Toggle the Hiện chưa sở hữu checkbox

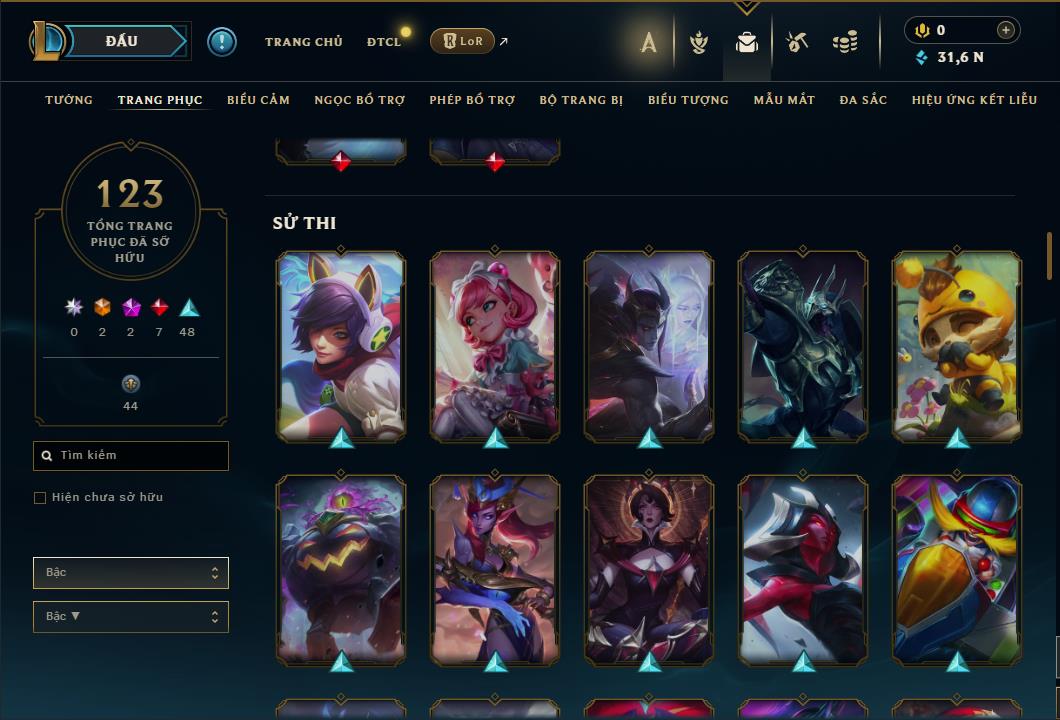(40, 498)
